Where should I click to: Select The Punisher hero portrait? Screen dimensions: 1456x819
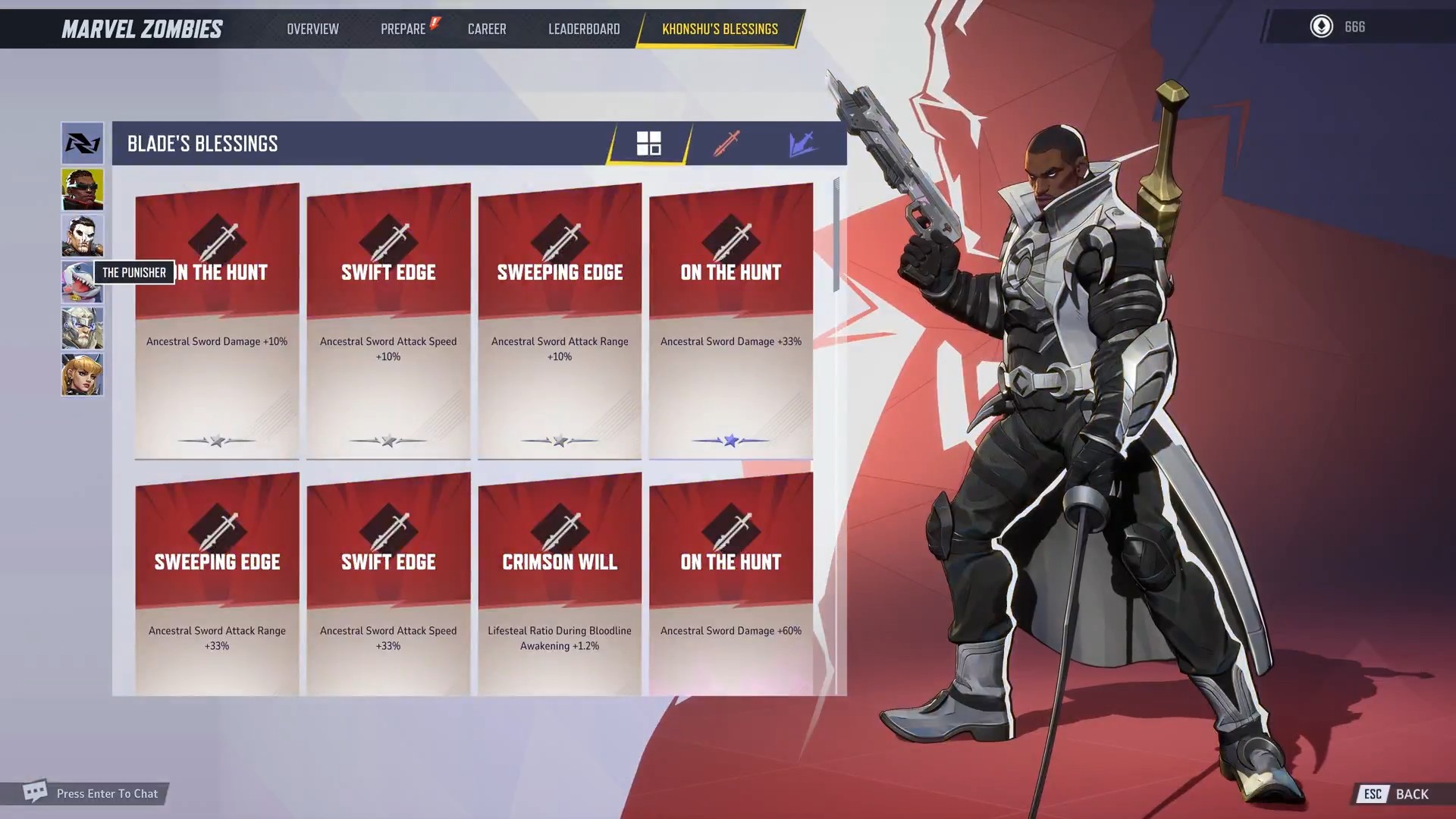[82, 236]
